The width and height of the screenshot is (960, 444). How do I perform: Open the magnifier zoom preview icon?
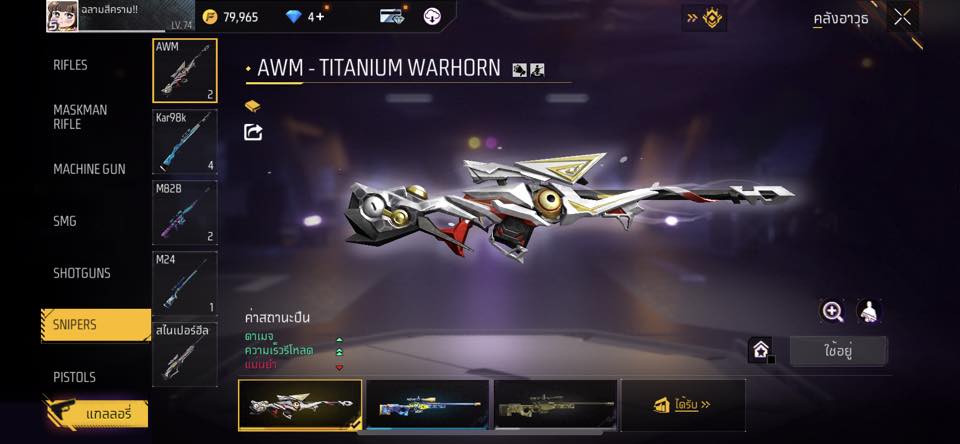(x=832, y=311)
